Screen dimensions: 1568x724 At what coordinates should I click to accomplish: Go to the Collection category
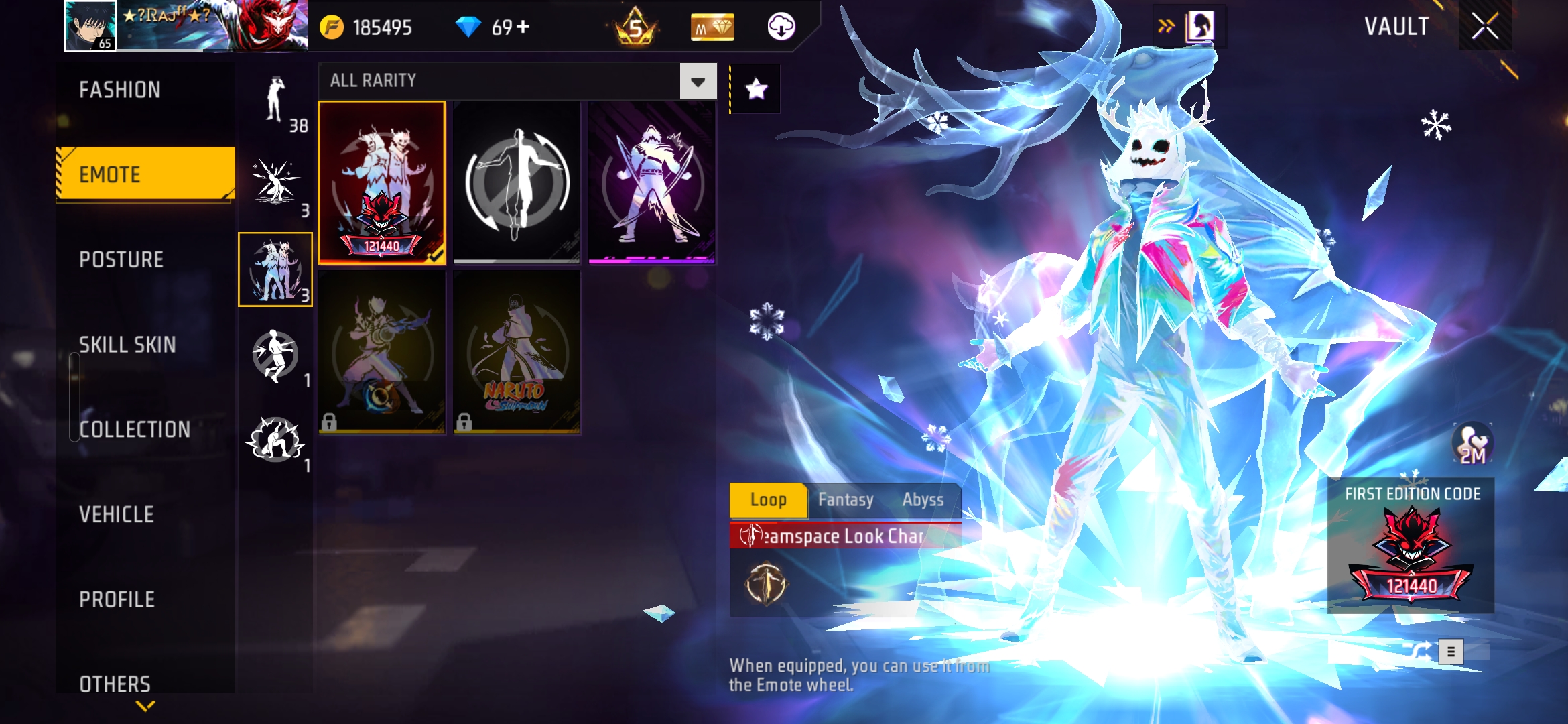pos(135,429)
